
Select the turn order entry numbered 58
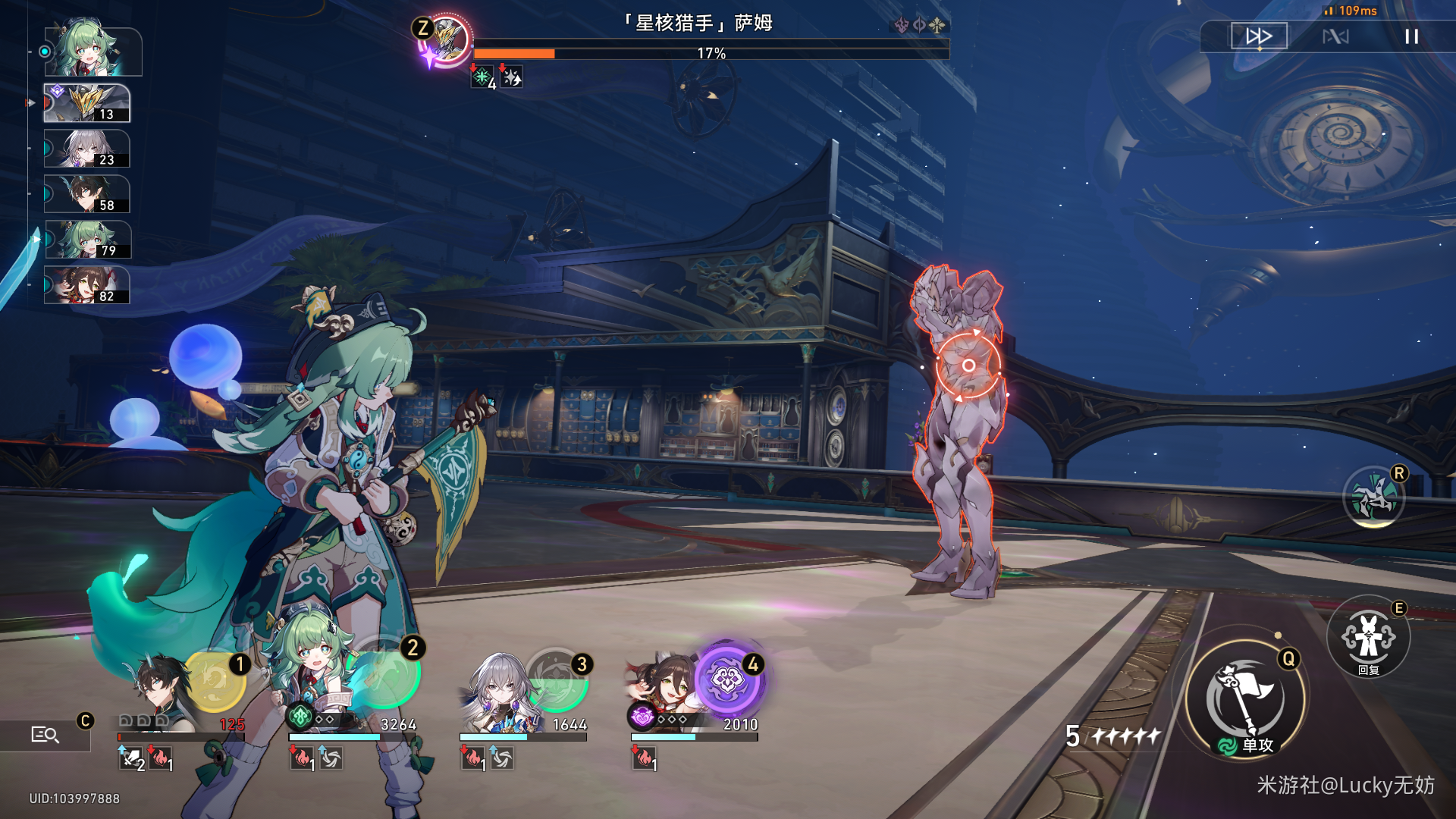point(87,194)
